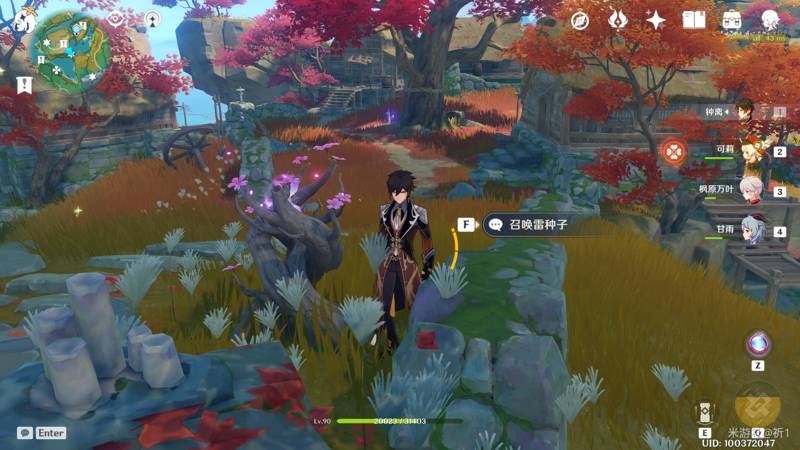Activate Zhongli's Elemental Skill pillar icon
Screen dimensions: 800x450
(x=705, y=412)
